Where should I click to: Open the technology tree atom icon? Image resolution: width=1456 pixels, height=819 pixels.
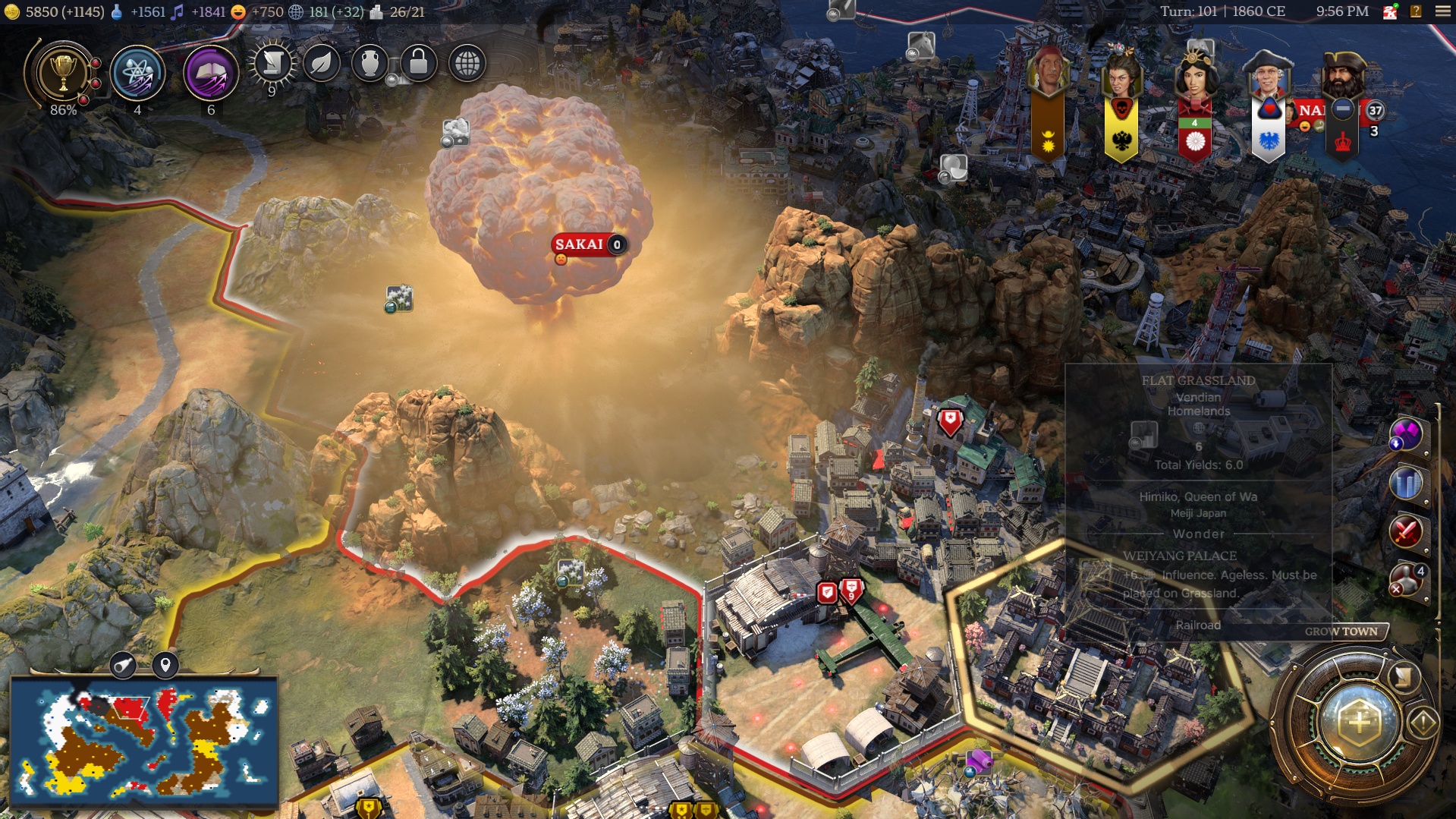tap(137, 74)
